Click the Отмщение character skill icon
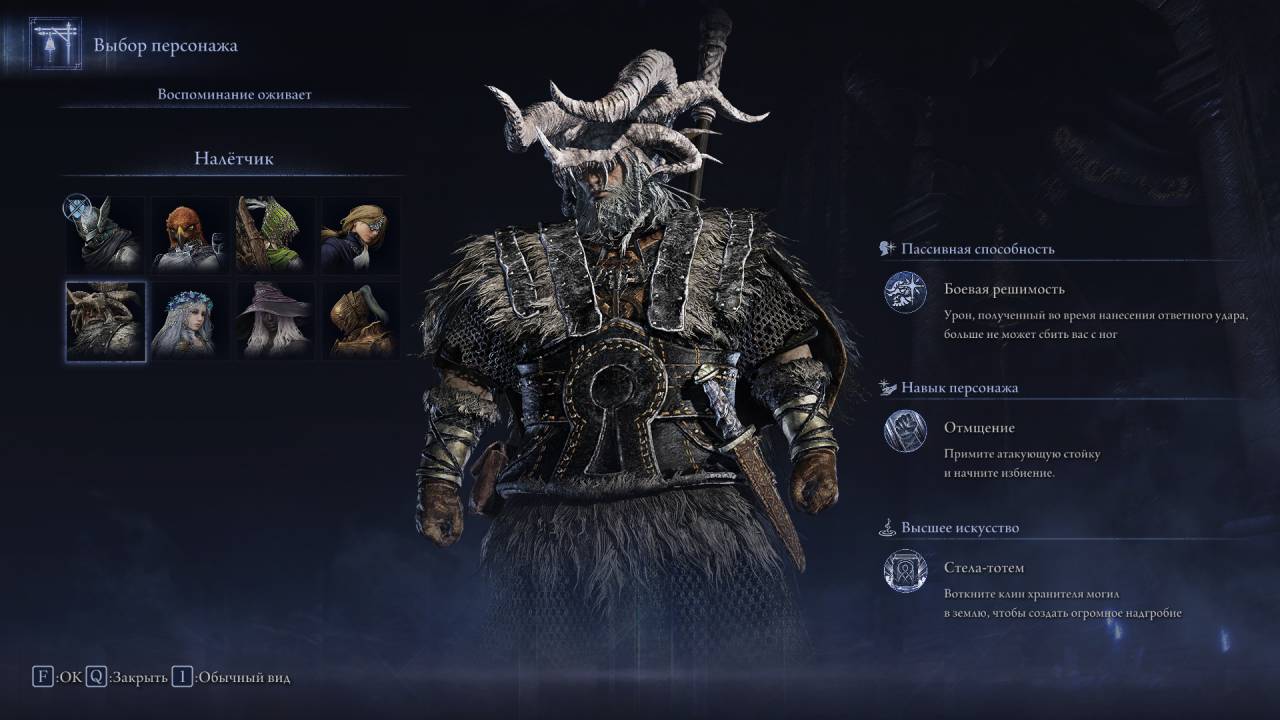Screen dimensions: 1280x720 coord(905,431)
